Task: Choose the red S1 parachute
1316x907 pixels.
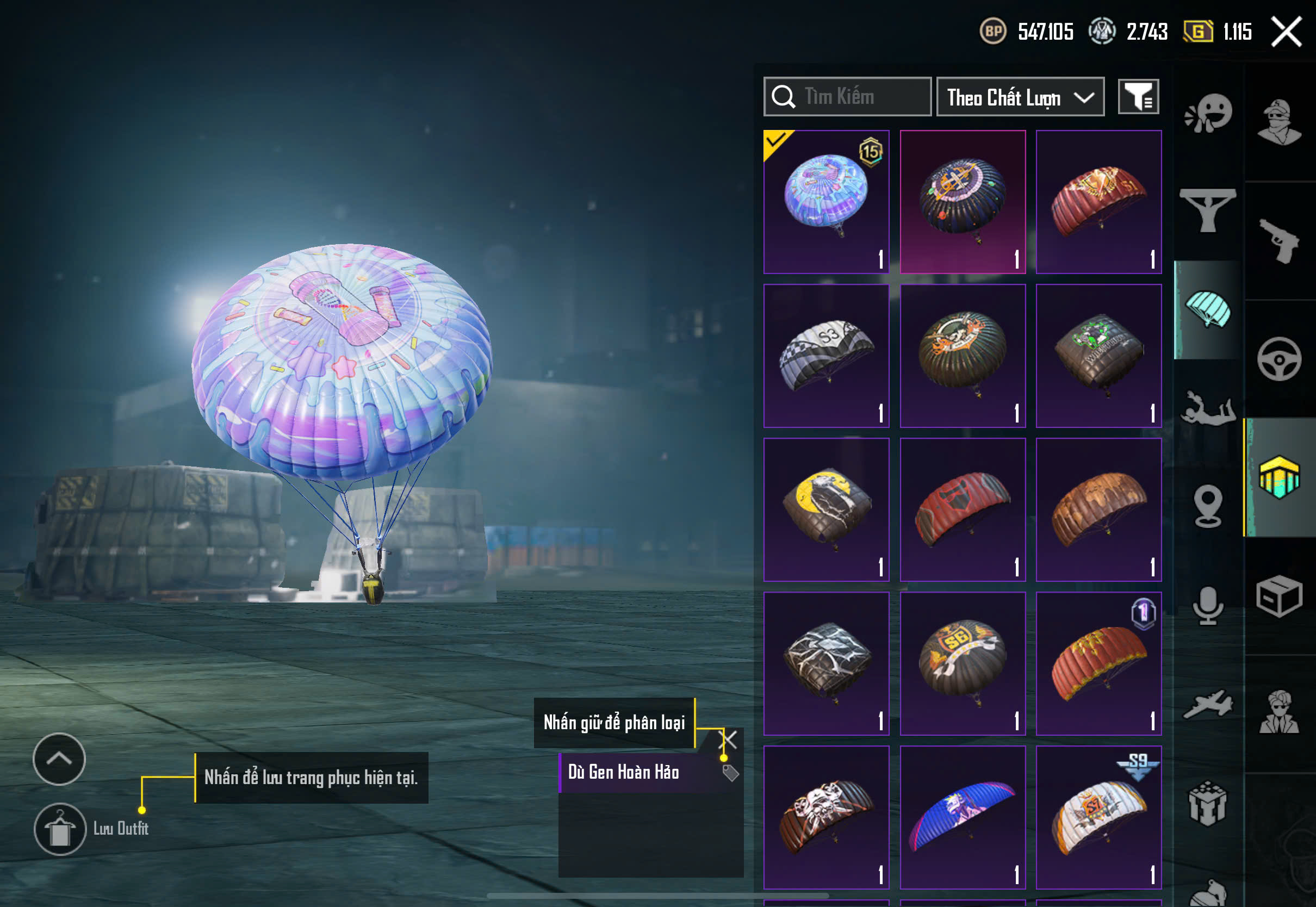Action: point(1098,202)
